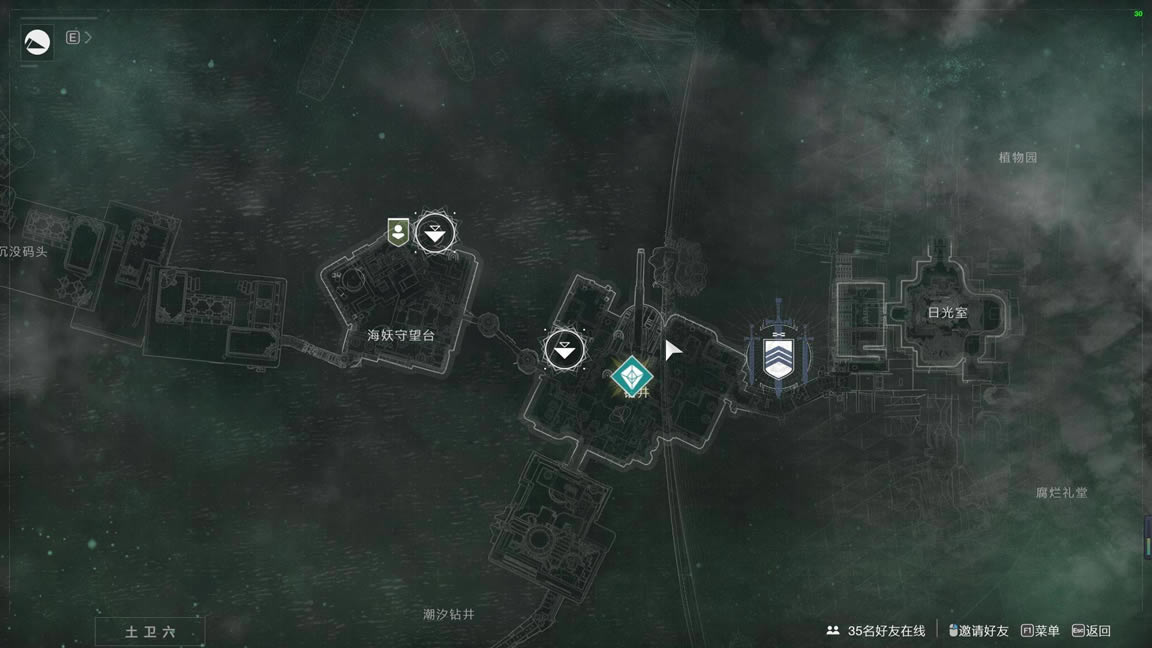Open the teal diamond activity marker
The image size is (1152, 648).
(632, 377)
